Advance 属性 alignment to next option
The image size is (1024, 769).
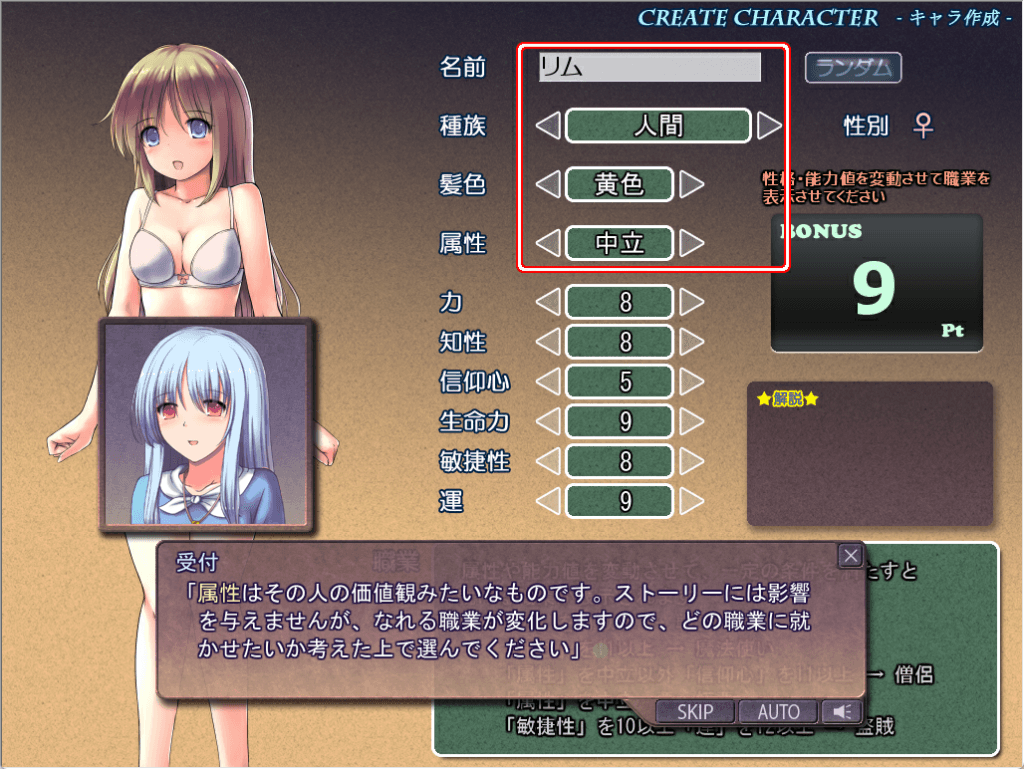pos(692,243)
